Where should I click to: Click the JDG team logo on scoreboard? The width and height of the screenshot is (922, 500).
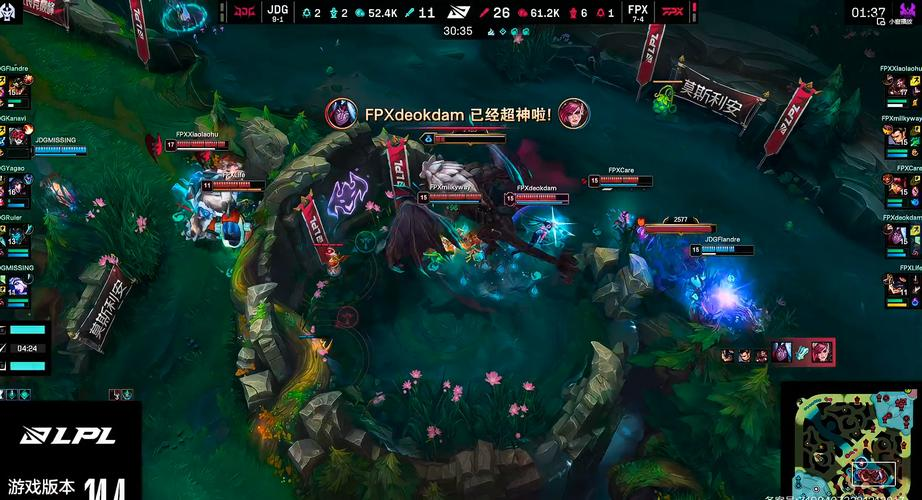click(244, 13)
